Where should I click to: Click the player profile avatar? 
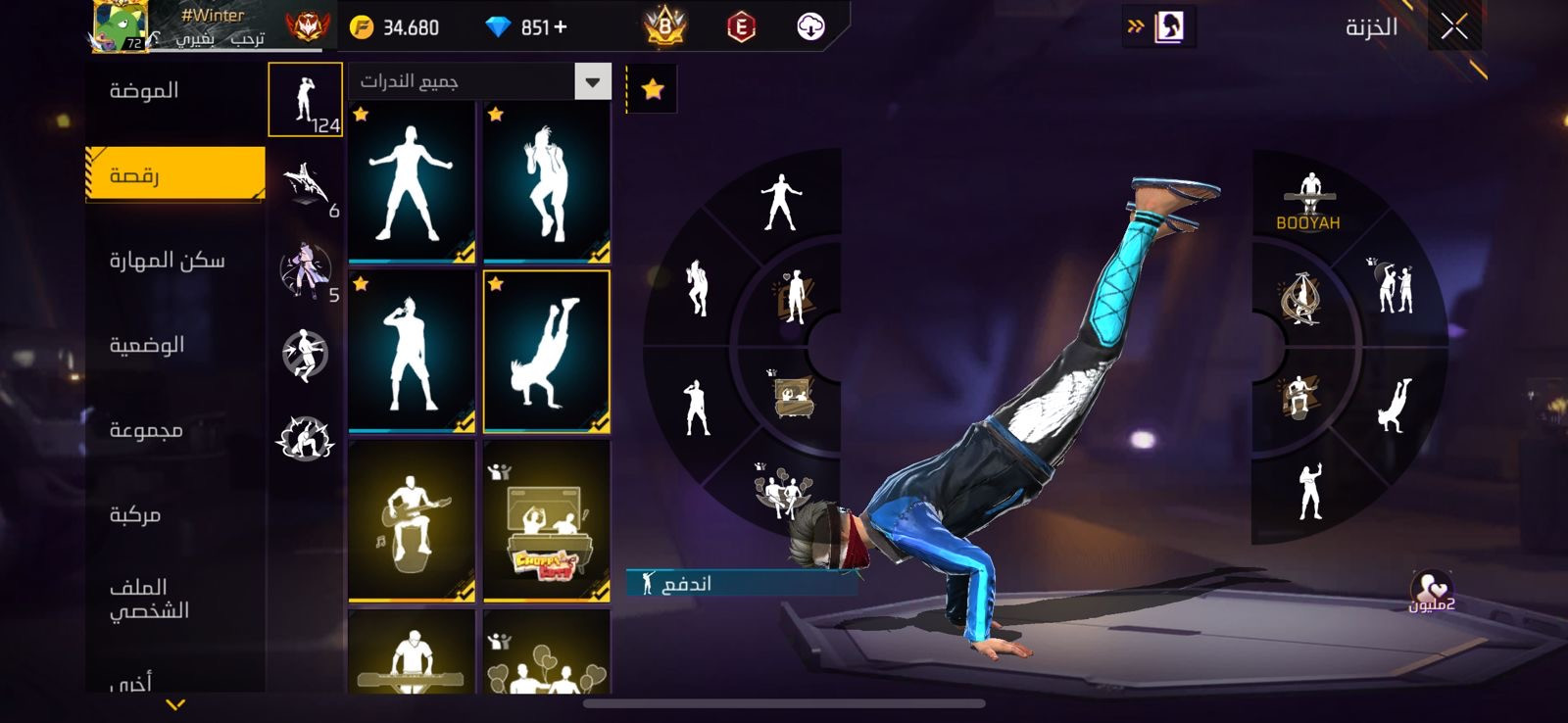coord(121,25)
